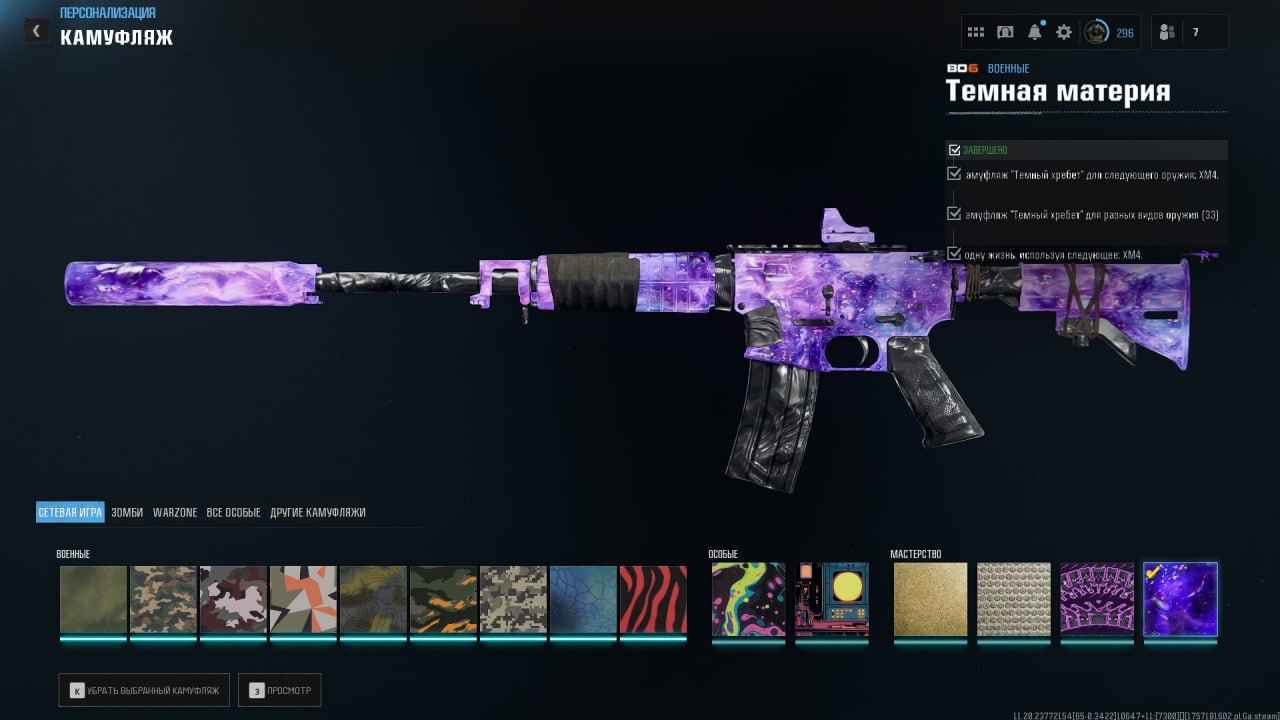
Task: Click the Просмотр preview button
Action: [x=279, y=690]
